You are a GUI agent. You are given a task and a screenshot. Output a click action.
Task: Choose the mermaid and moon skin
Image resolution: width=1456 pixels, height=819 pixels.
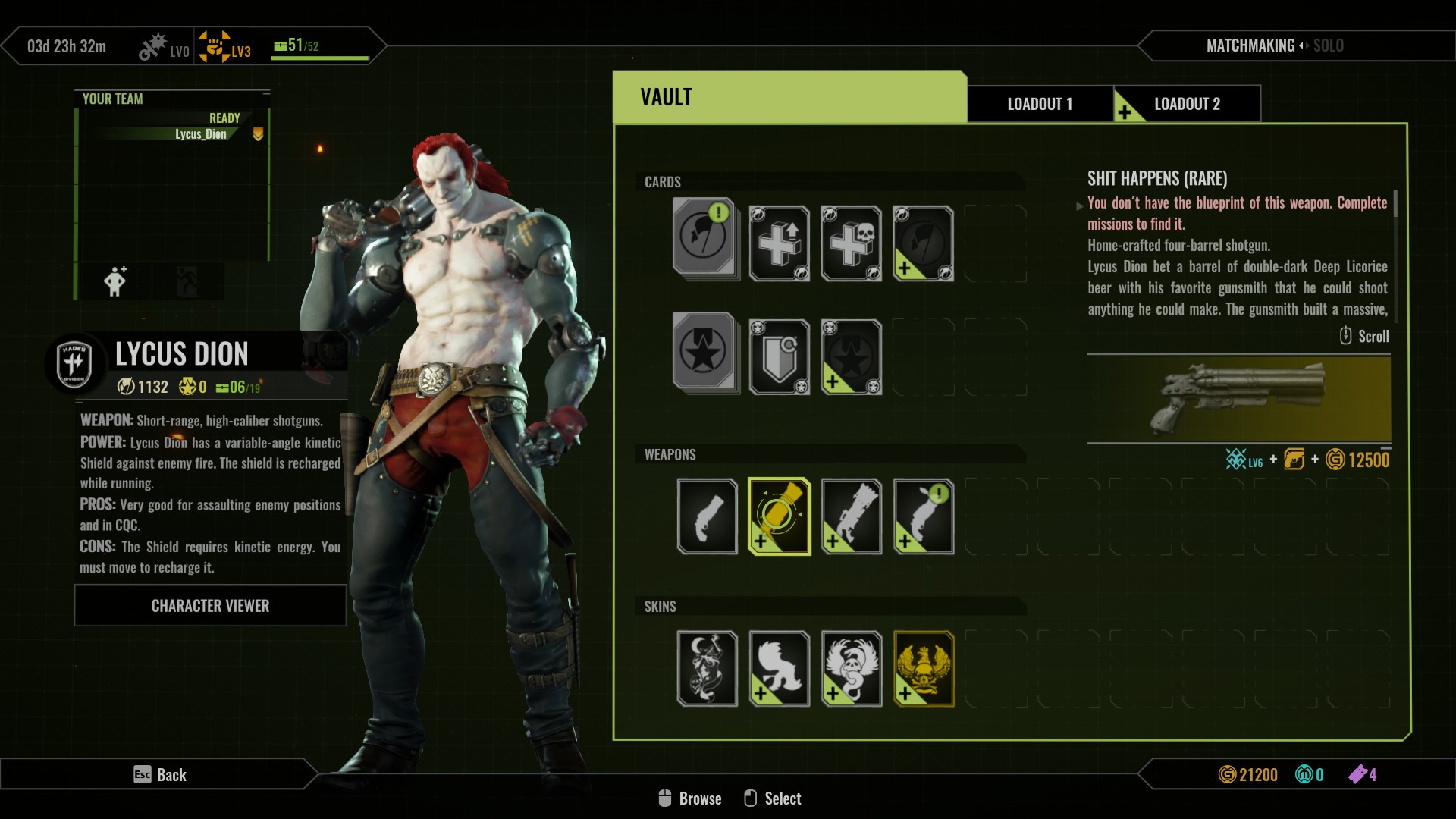pos(707,668)
